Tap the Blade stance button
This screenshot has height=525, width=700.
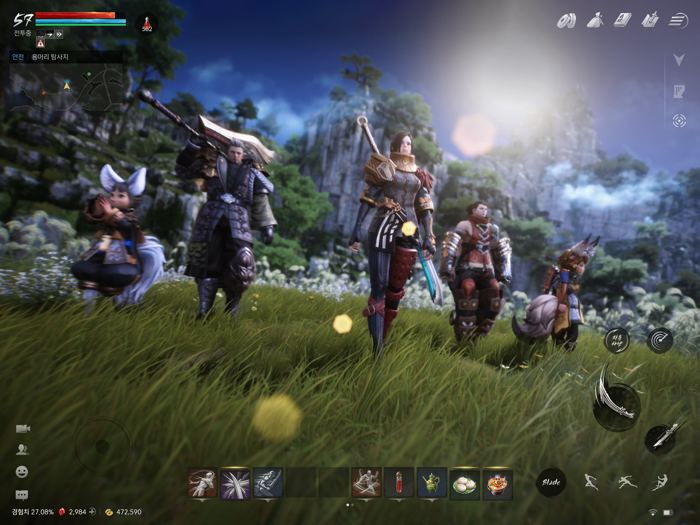coord(551,483)
